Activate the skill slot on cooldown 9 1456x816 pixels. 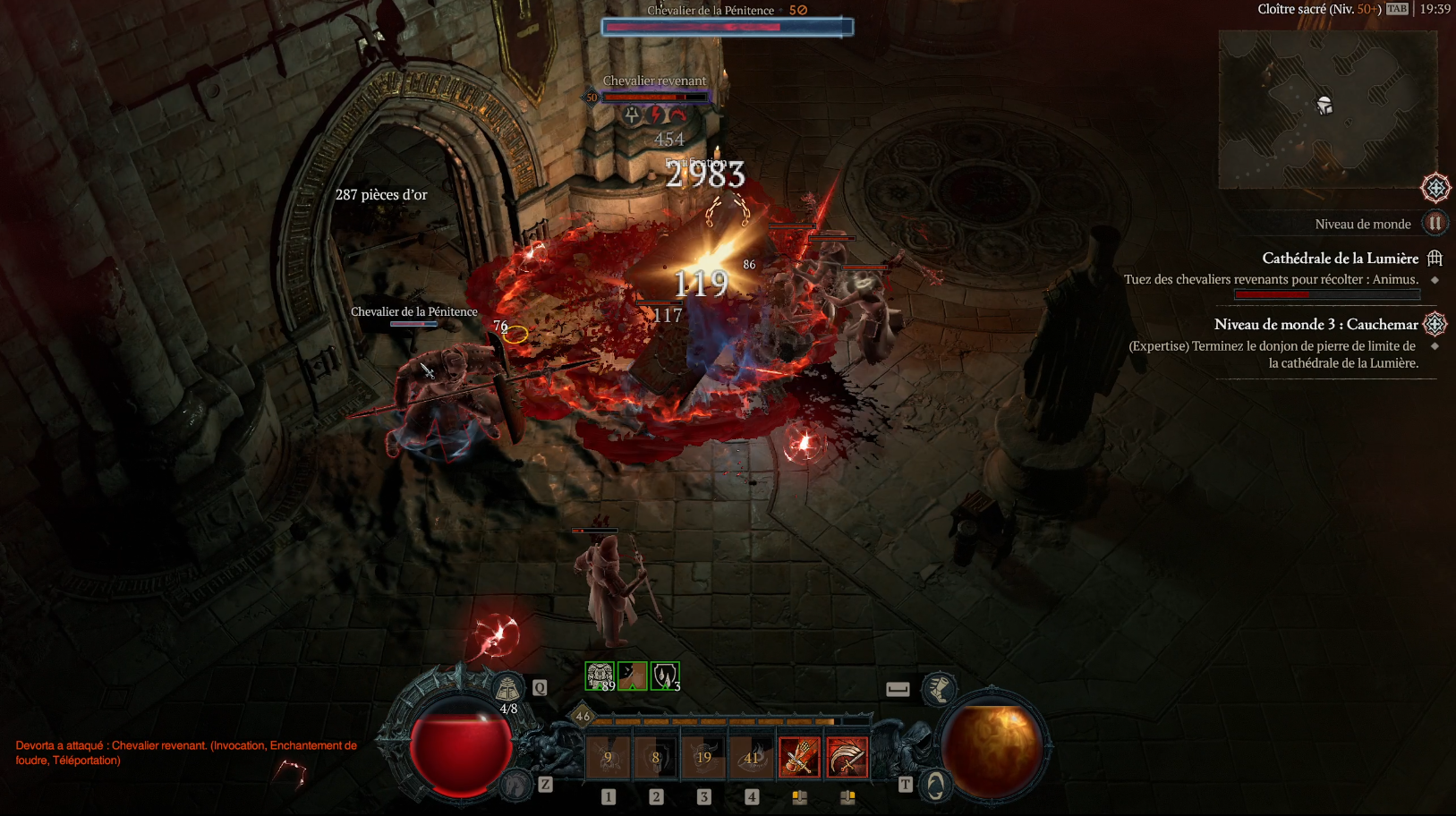pyautogui.click(x=609, y=758)
